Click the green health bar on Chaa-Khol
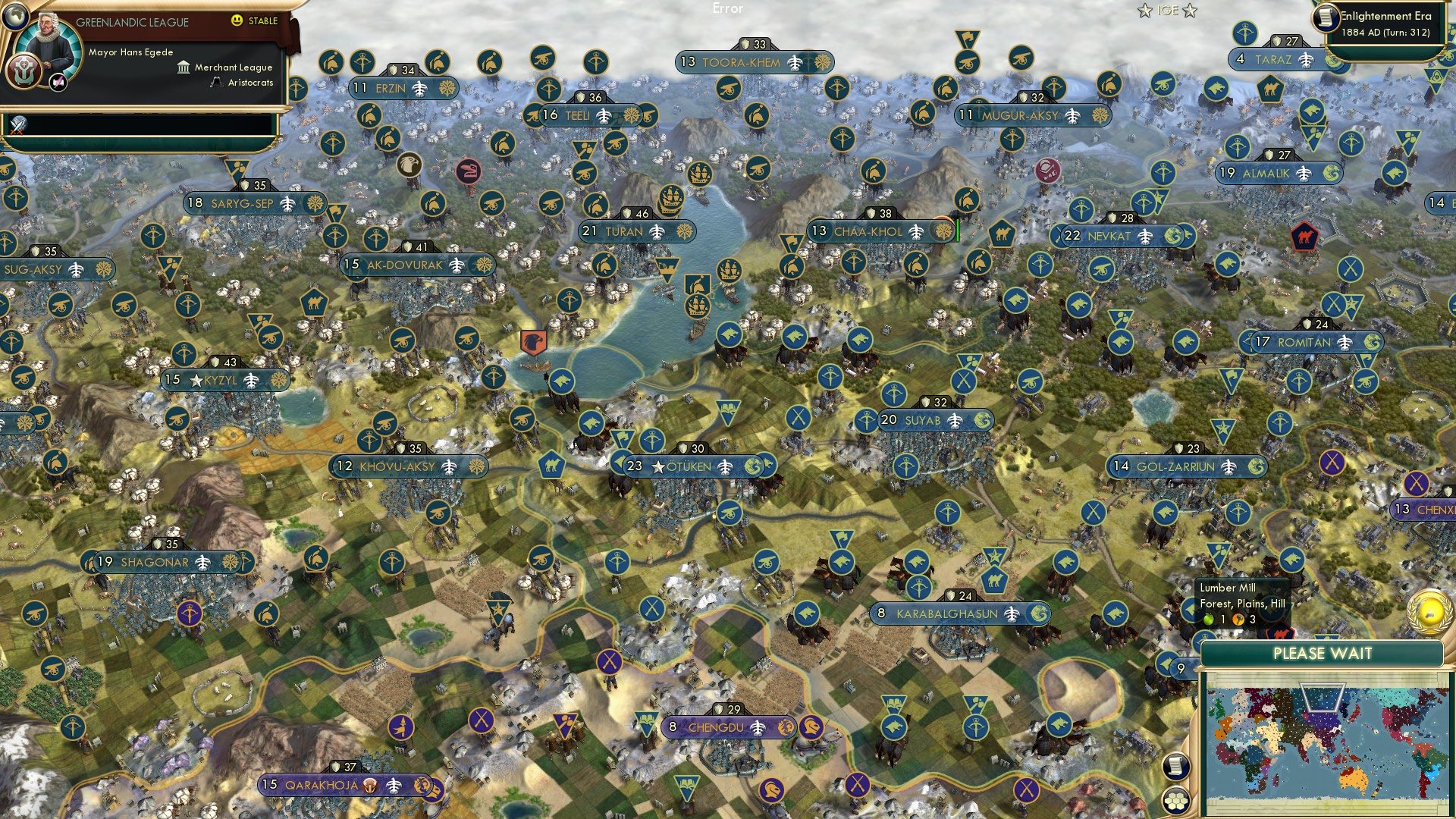The width and height of the screenshot is (1456, 819). (x=958, y=230)
